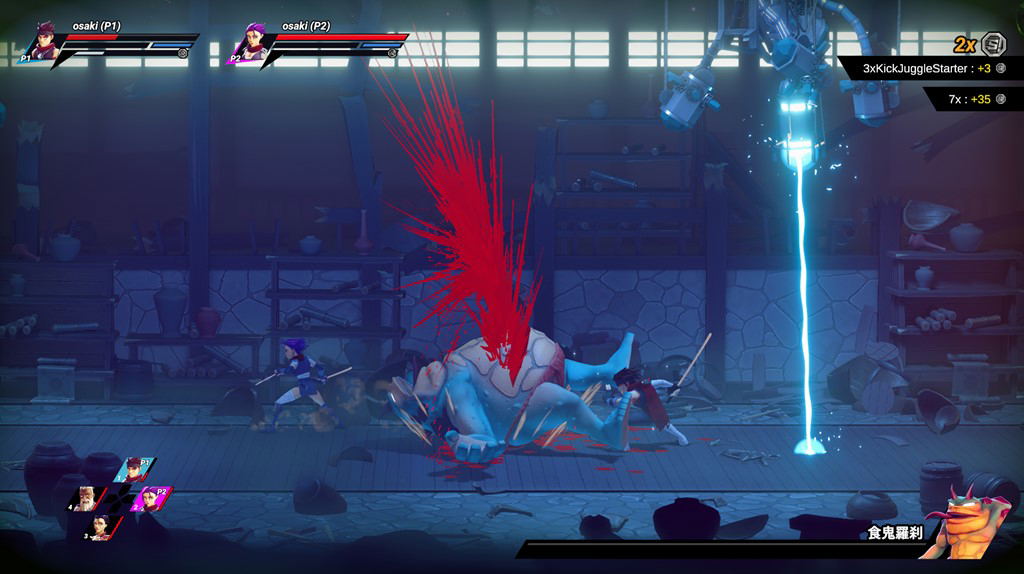1024x574 pixels.
Task: Click the boss portrait beside the boss bar
Action: click(x=964, y=520)
